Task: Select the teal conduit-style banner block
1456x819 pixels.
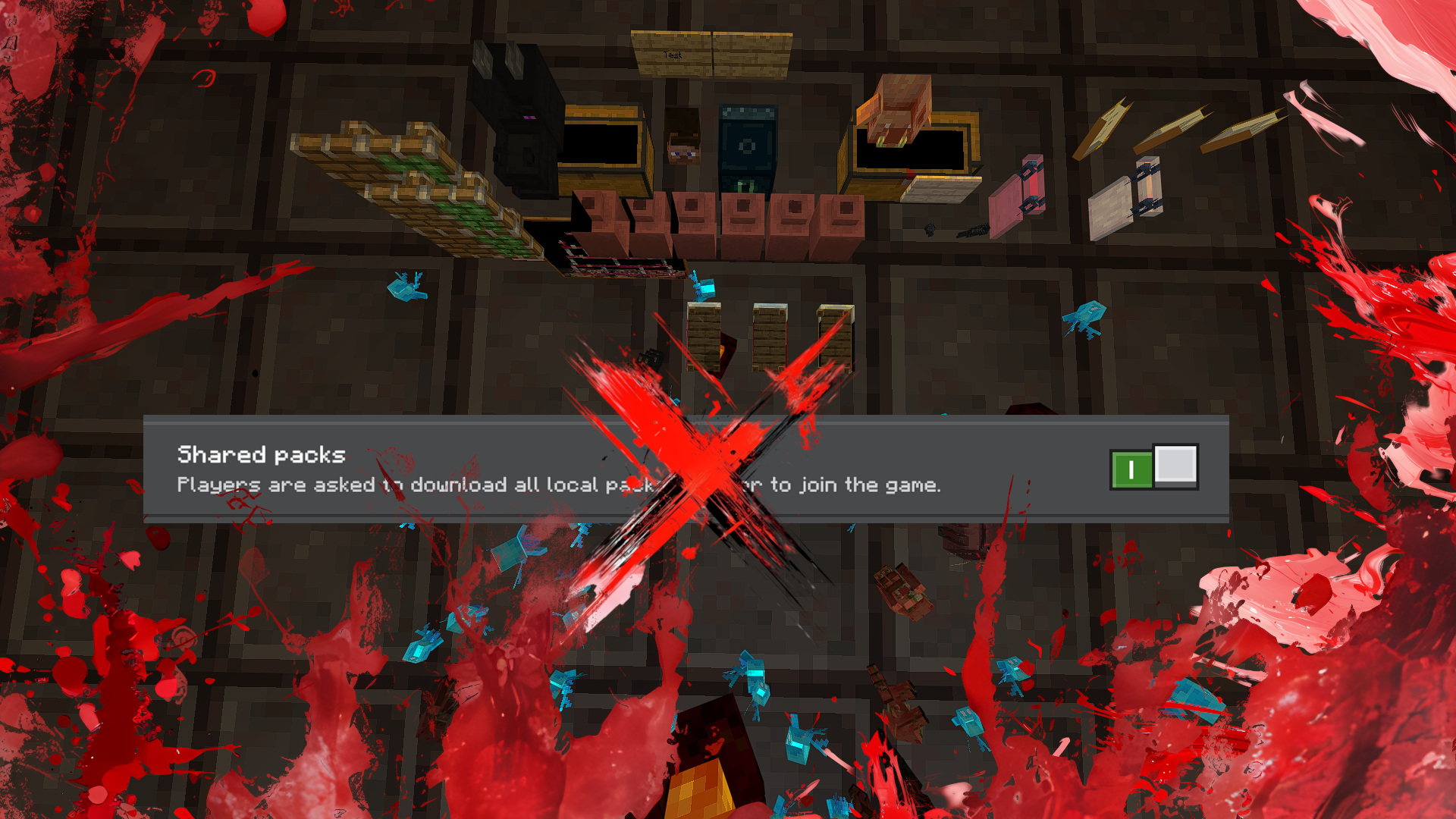Action: [x=747, y=148]
